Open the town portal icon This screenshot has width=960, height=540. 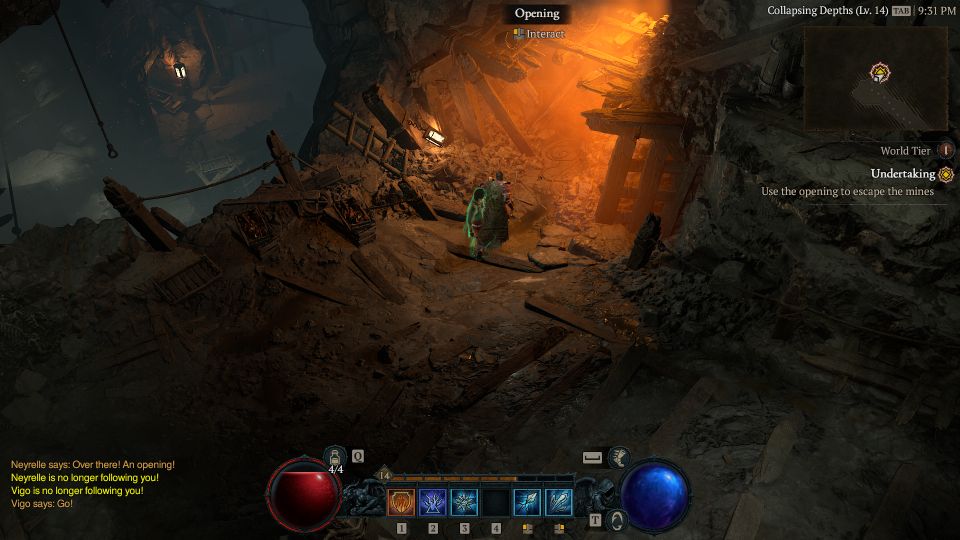[x=617, y=520]
